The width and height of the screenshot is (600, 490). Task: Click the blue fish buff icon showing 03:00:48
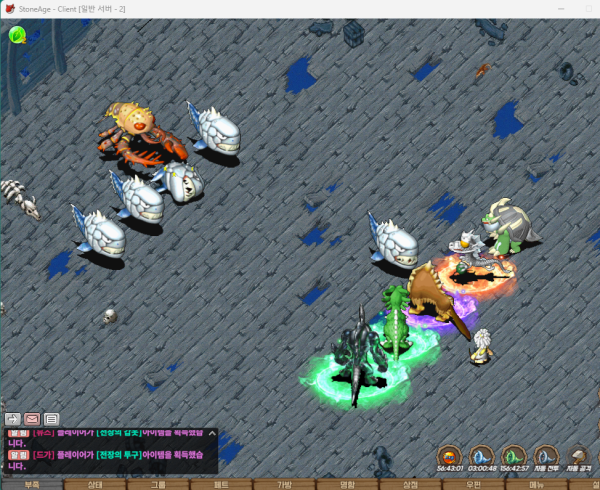coord(482,455)
